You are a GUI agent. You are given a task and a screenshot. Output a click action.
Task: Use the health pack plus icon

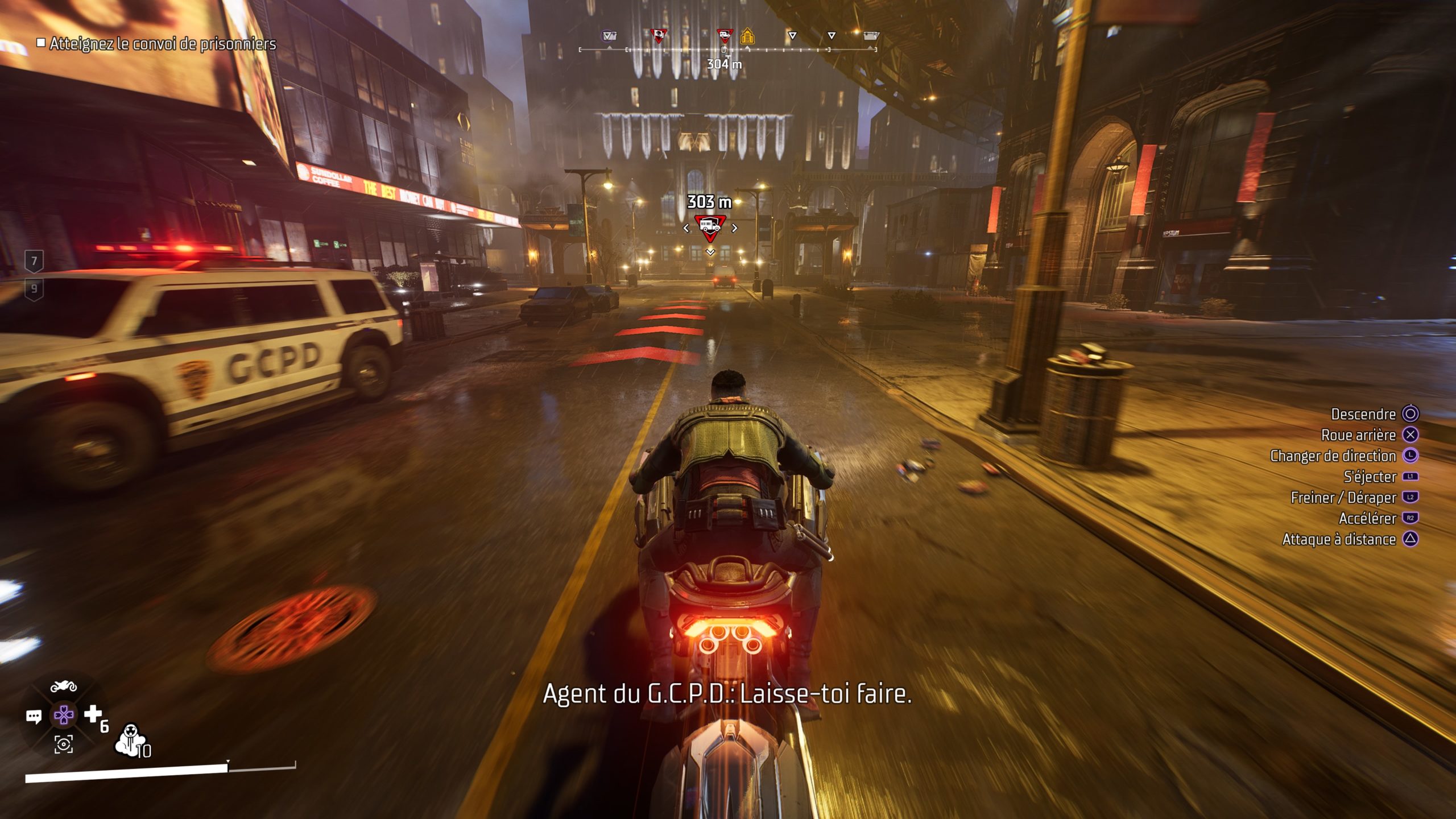[93, 714]
